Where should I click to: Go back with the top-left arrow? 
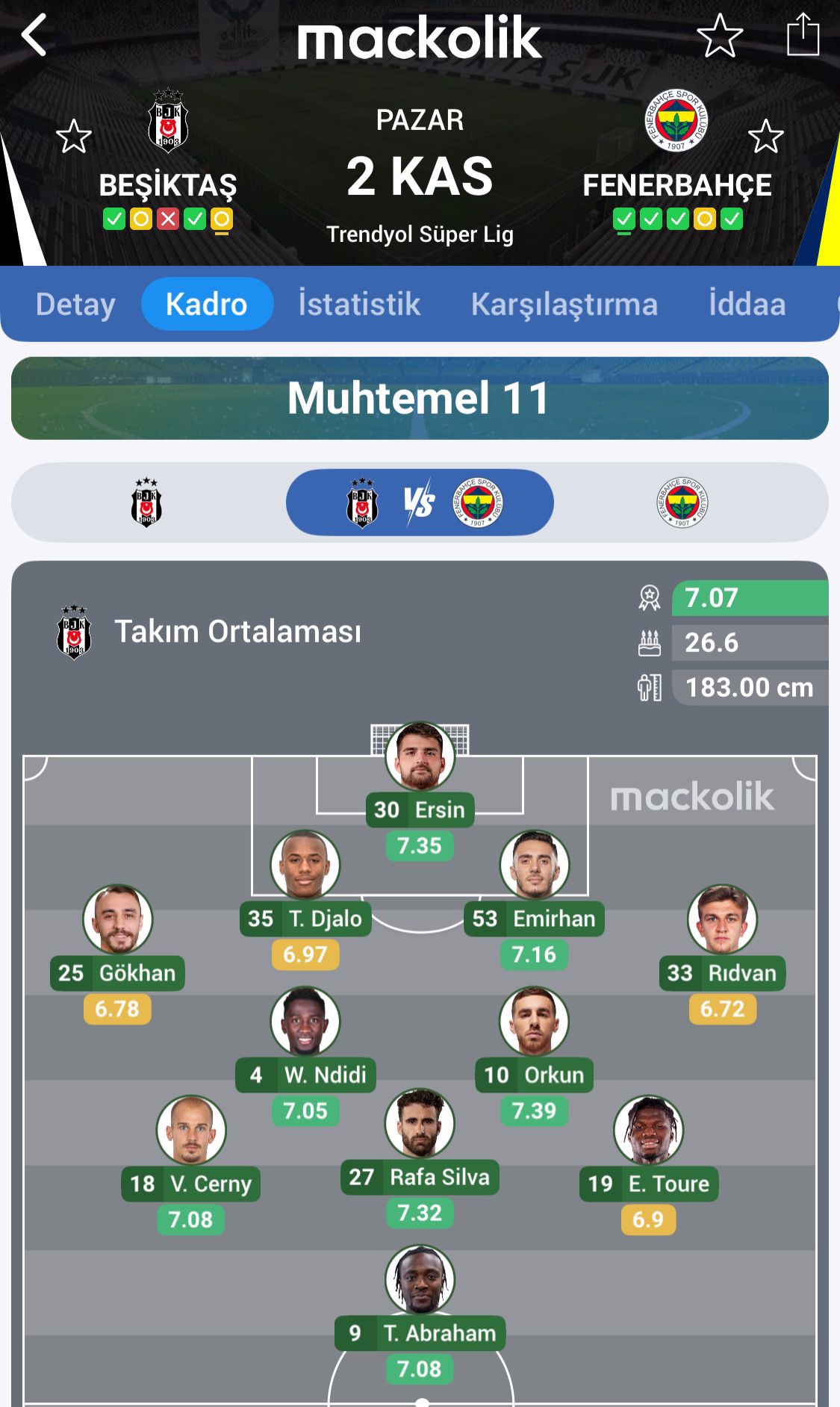point(34,35)
